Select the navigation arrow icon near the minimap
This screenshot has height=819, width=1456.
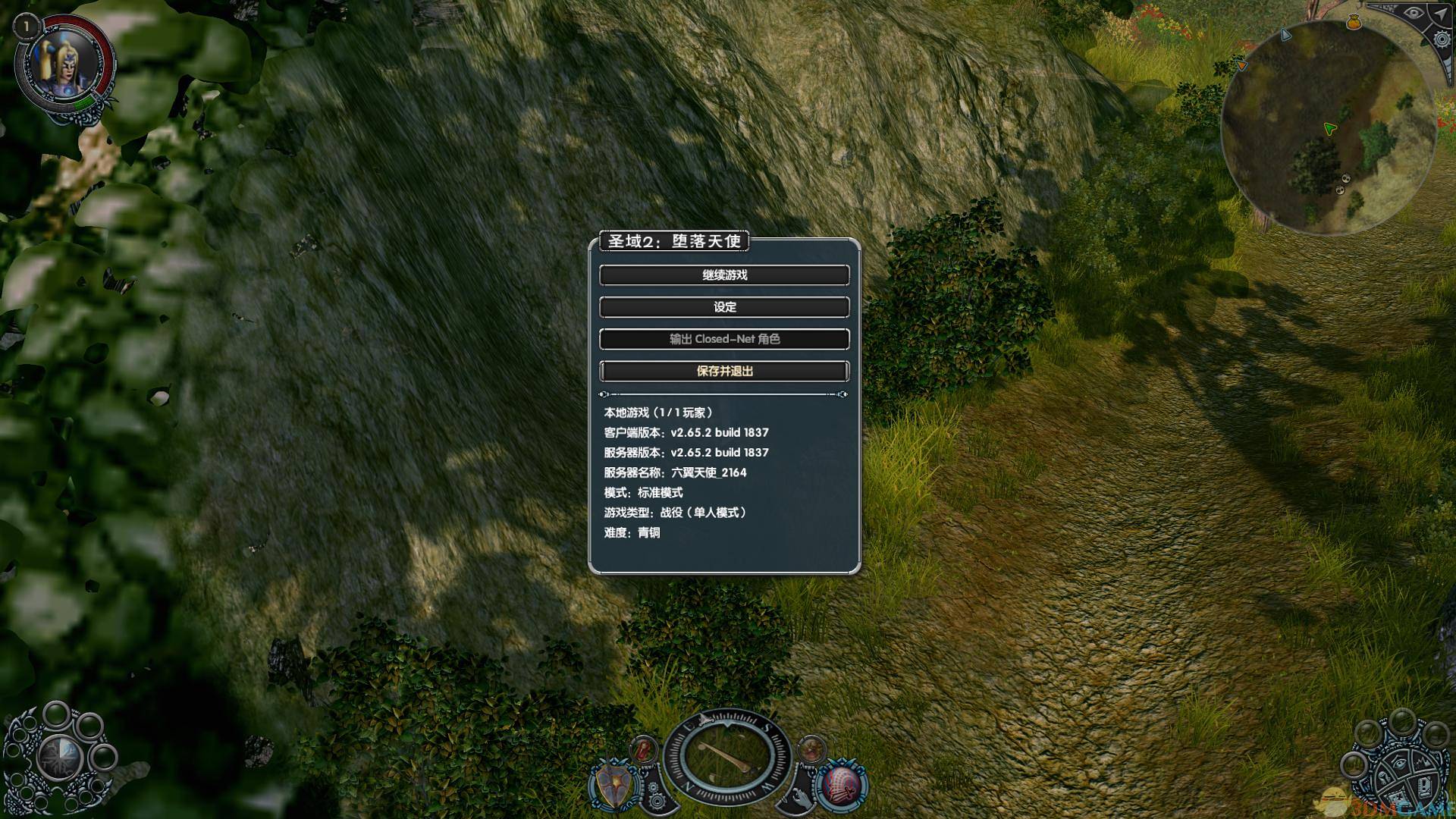(x=1441, y=13)
